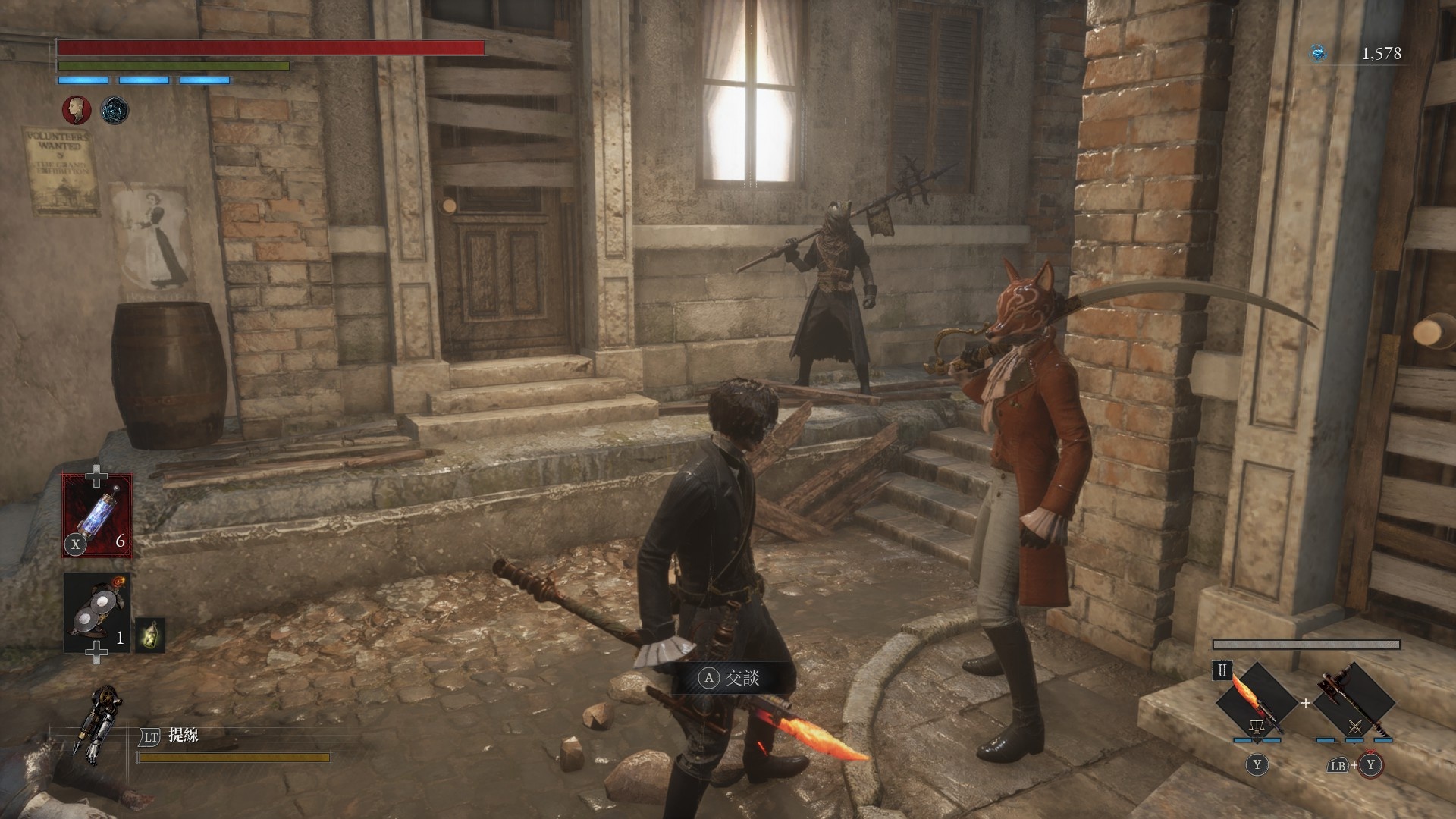Screen dimensions: 1456x819
Task: Click the red portrait status icon
Action: click(x=76, y=111)
